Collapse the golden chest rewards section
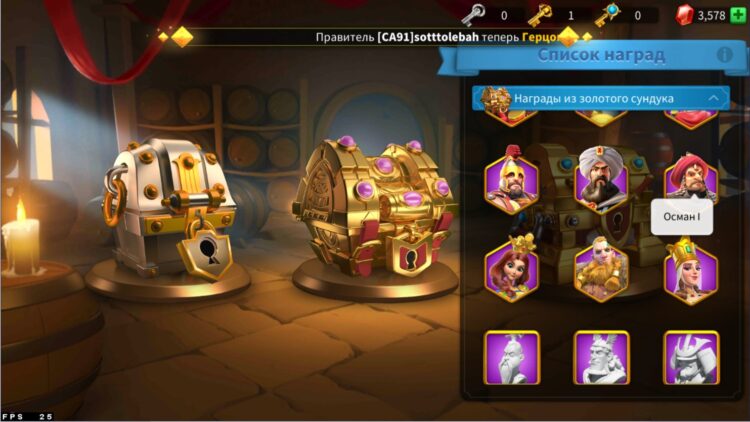Screen dimensions: 750x422 (x=714, y=98)
